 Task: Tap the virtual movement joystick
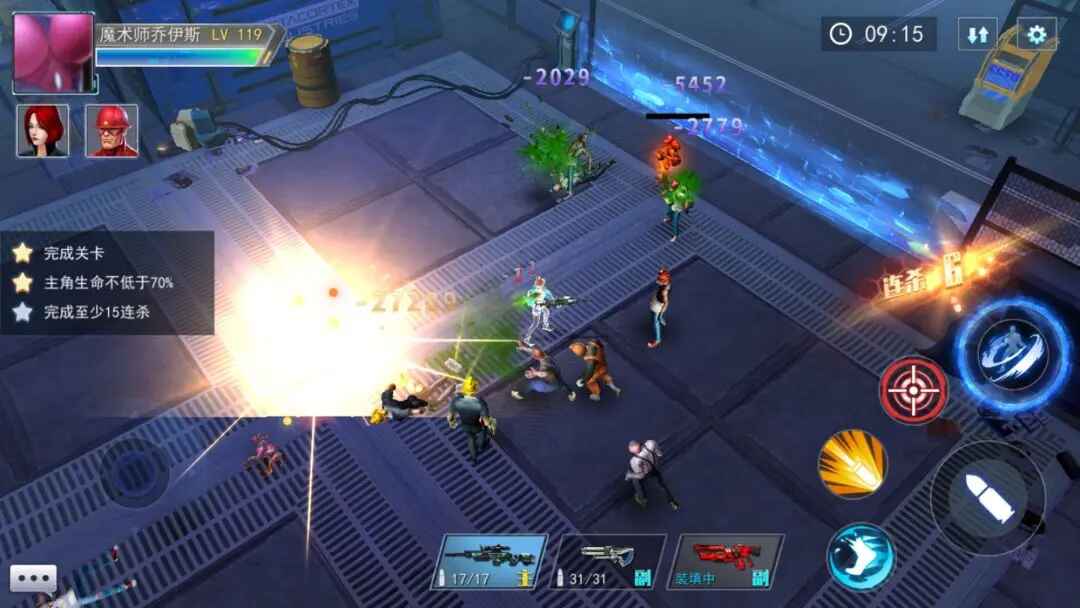pos(133,471)
